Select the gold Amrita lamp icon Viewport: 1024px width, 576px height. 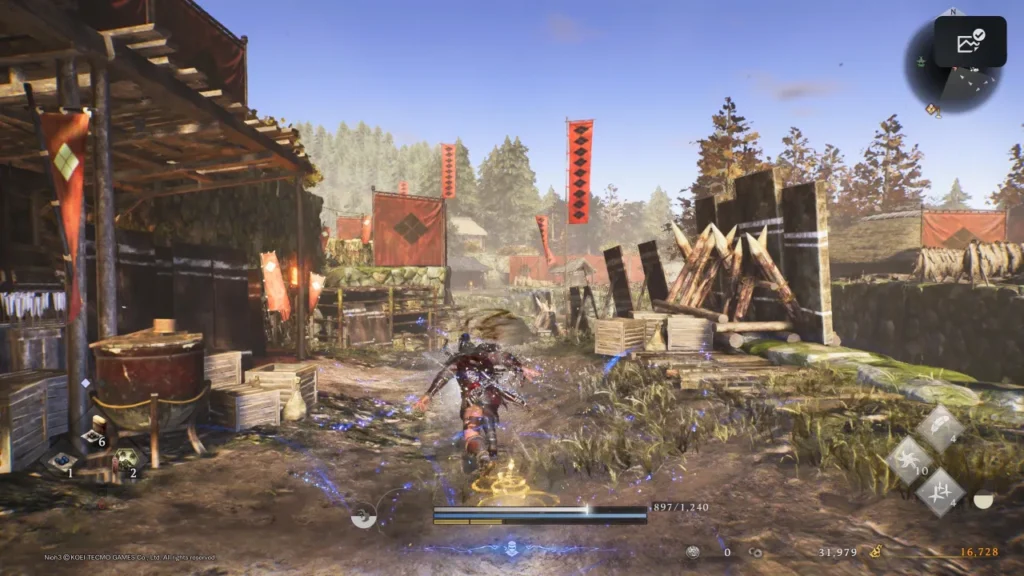pos(876,551)
